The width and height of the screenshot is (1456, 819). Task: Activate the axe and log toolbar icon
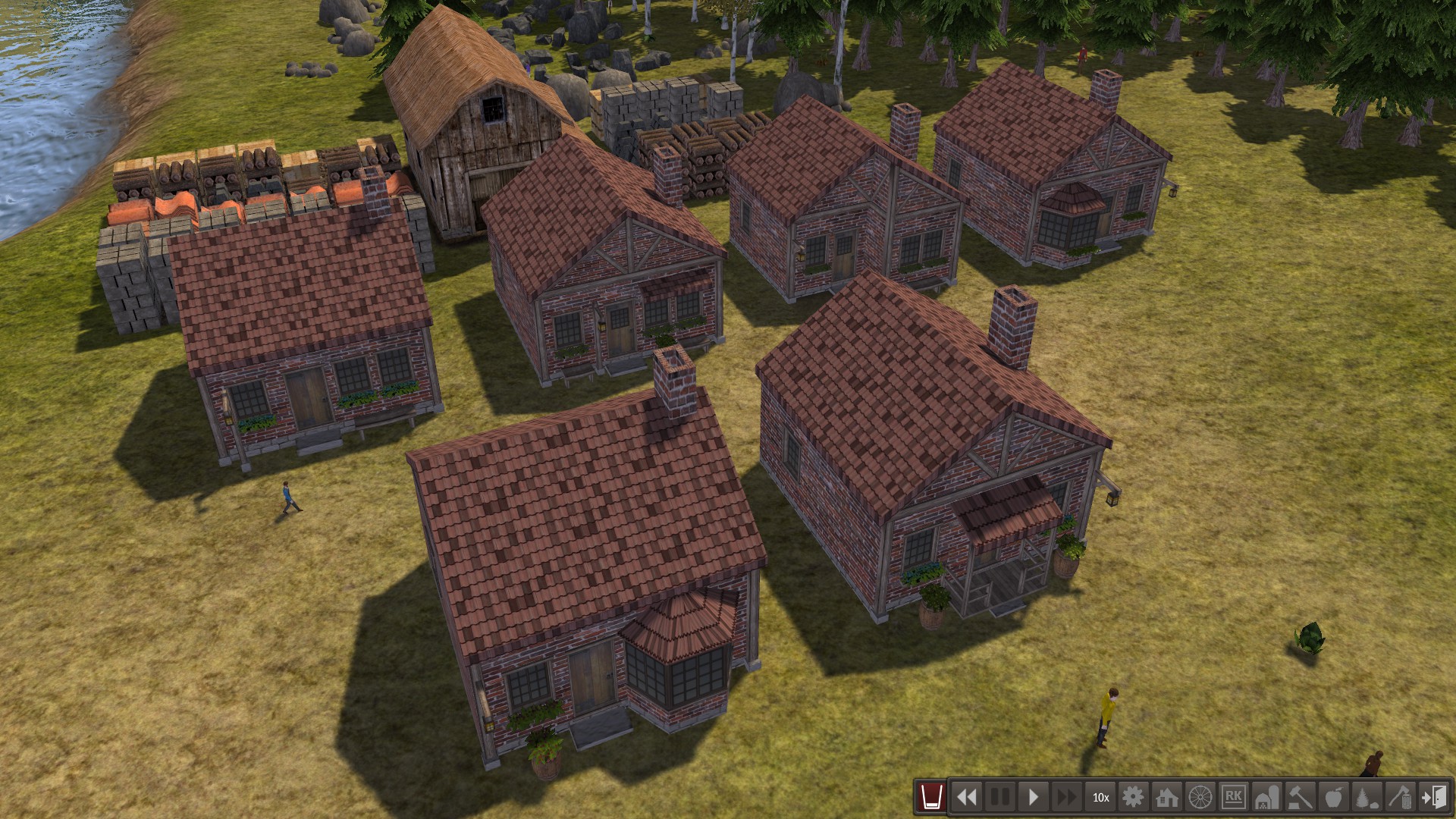pos(1401,797)
